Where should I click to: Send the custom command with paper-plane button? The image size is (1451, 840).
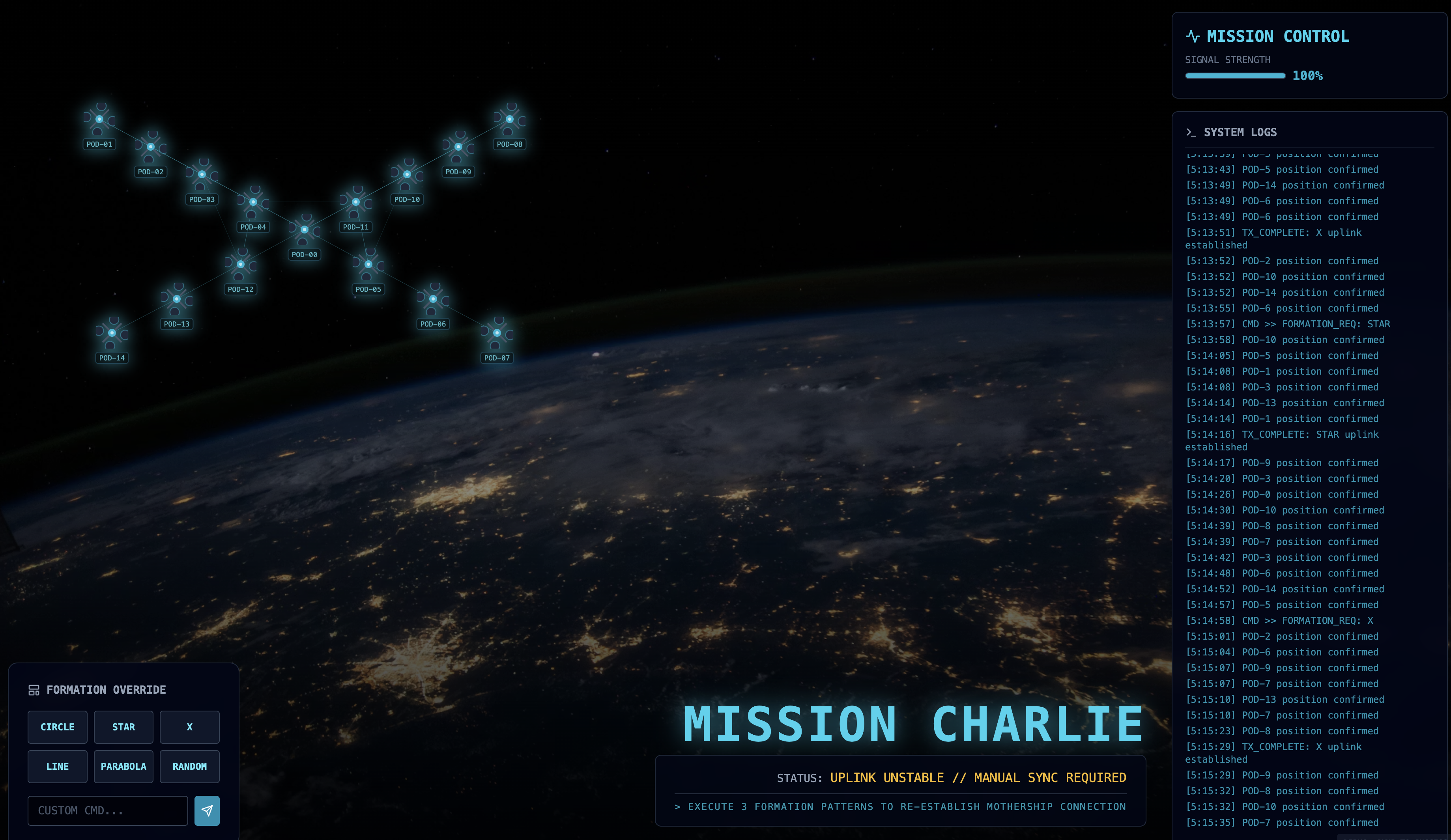[x=207, y=811]
